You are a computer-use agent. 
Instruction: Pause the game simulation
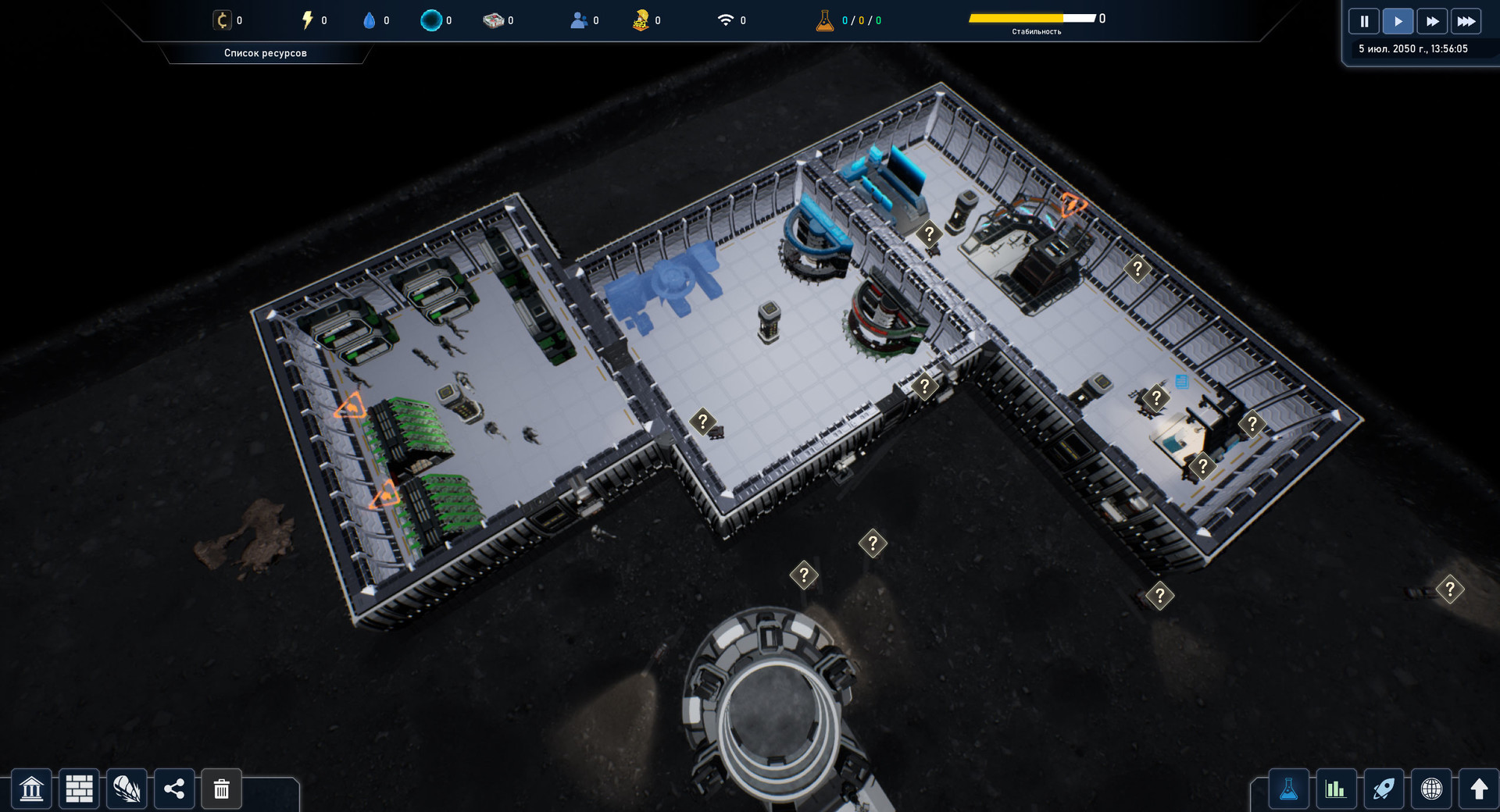point(1364,21)
